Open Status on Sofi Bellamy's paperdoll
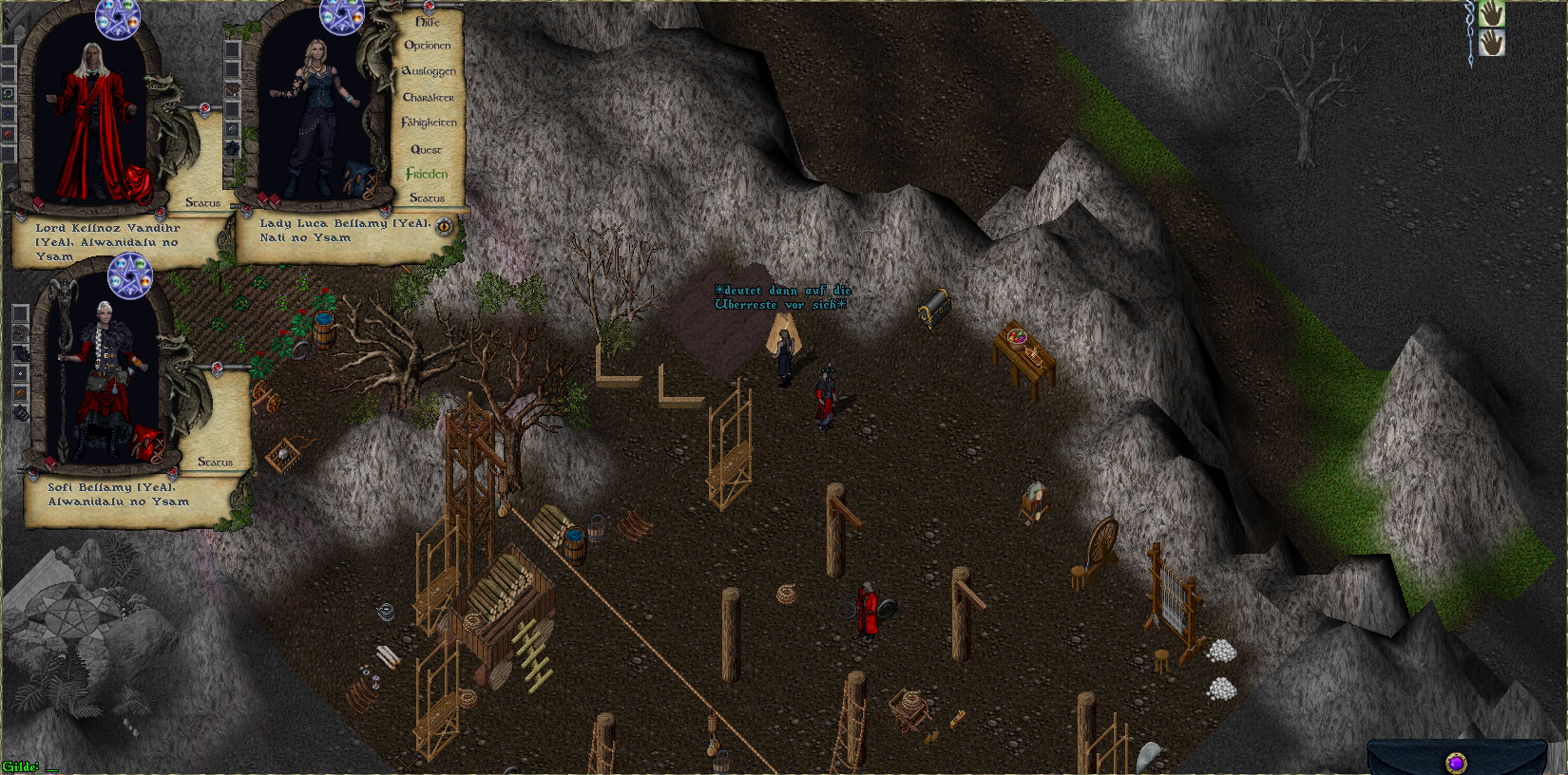The width and height of the screenshot is (1568, 775). point(215,462)
